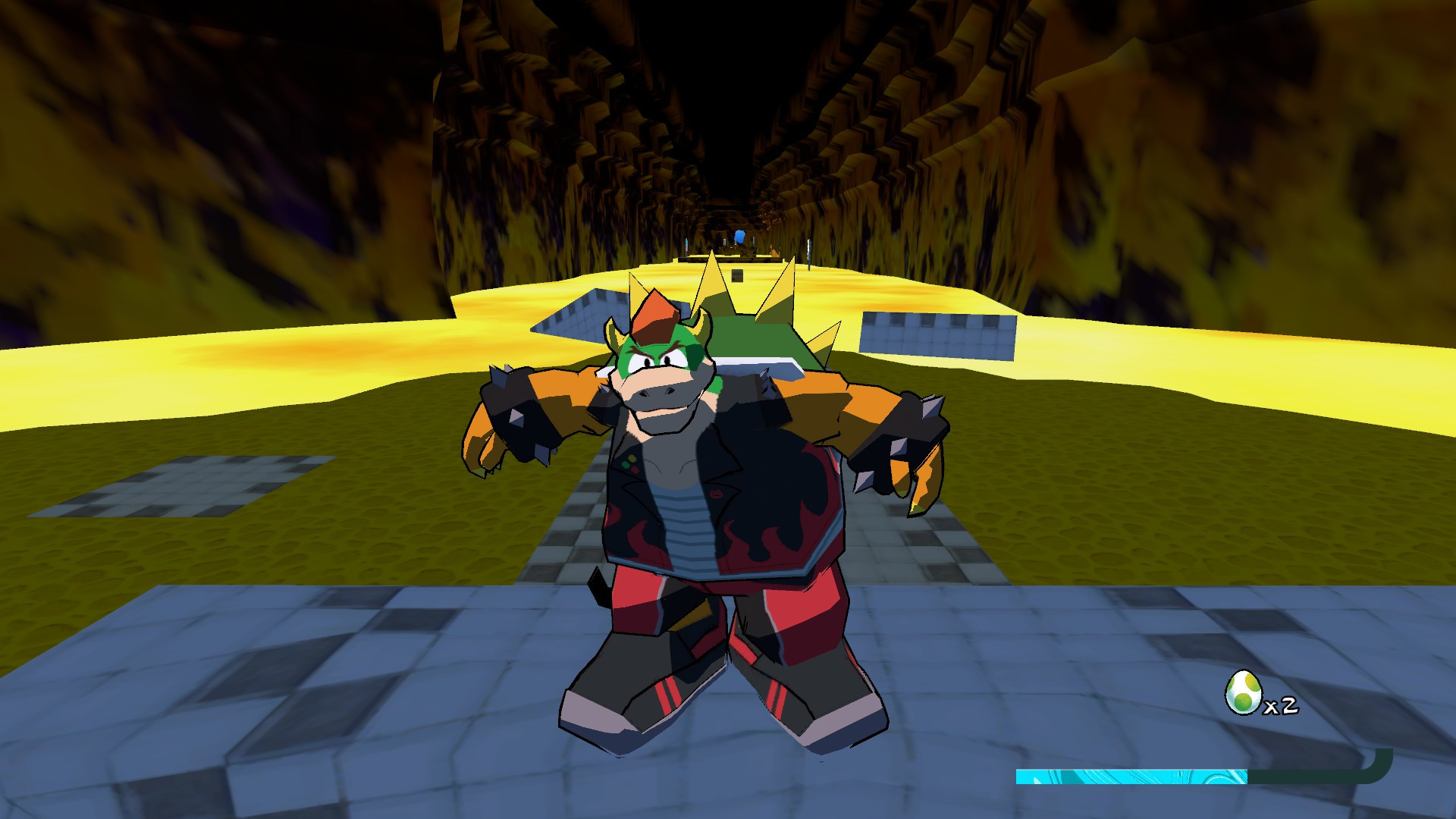
Task: Click the blue sphere item in the tunnel
Action: click(738, 237)
